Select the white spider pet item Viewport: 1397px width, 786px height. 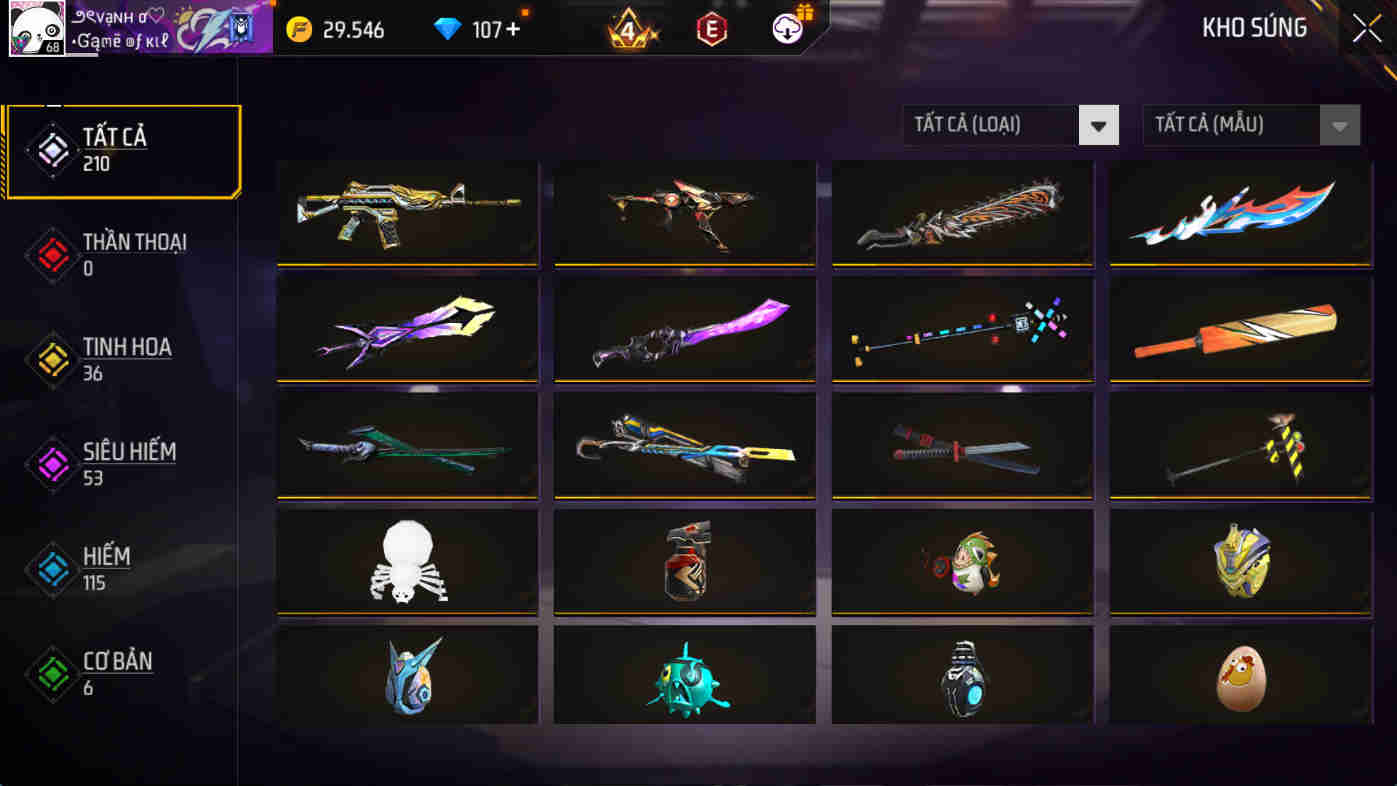(406, 561)
